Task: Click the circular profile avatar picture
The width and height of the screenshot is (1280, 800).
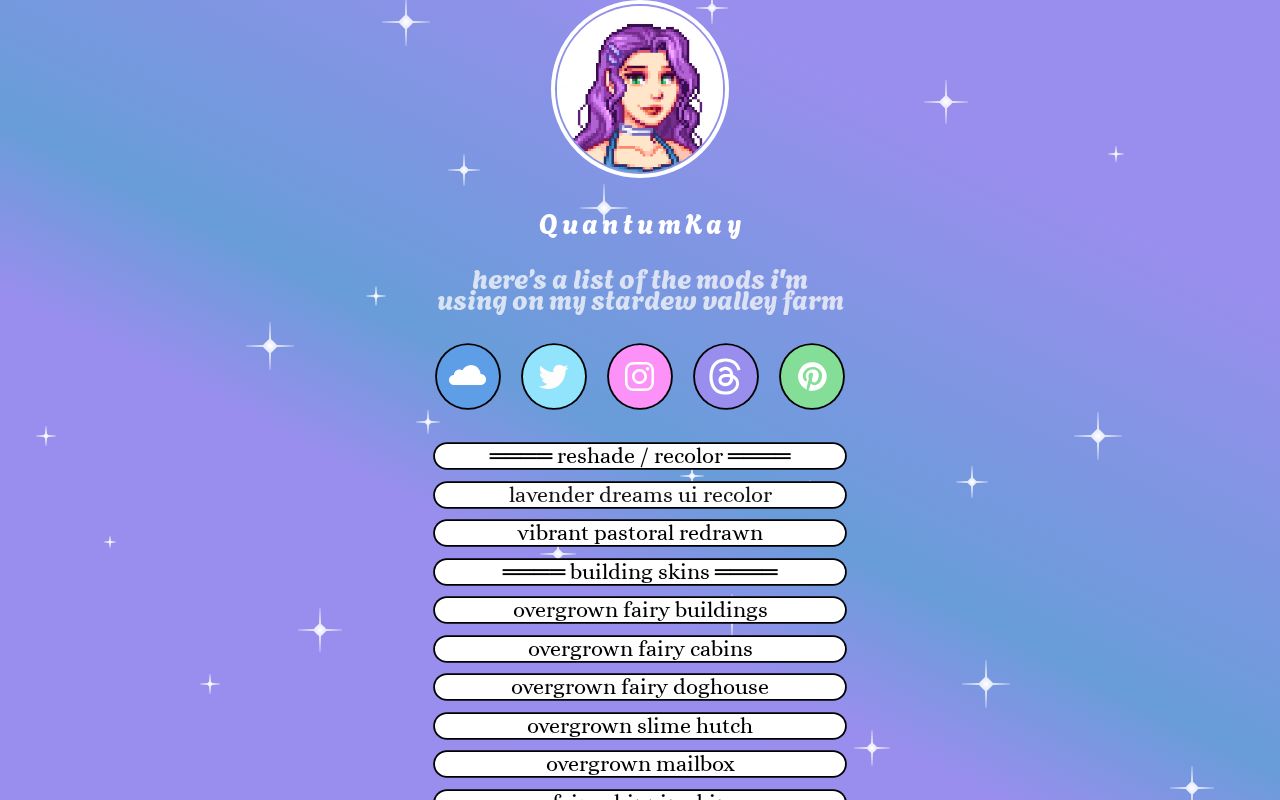Action: pos(640,89)
